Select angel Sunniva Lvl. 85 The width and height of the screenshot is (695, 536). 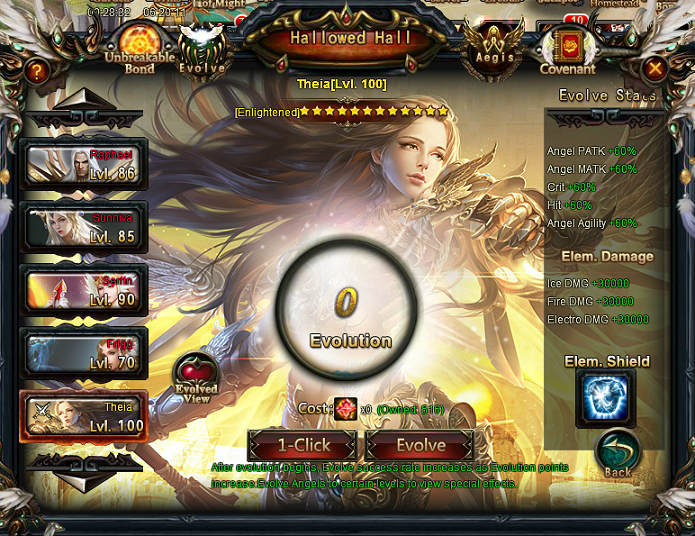click(84, 227)
